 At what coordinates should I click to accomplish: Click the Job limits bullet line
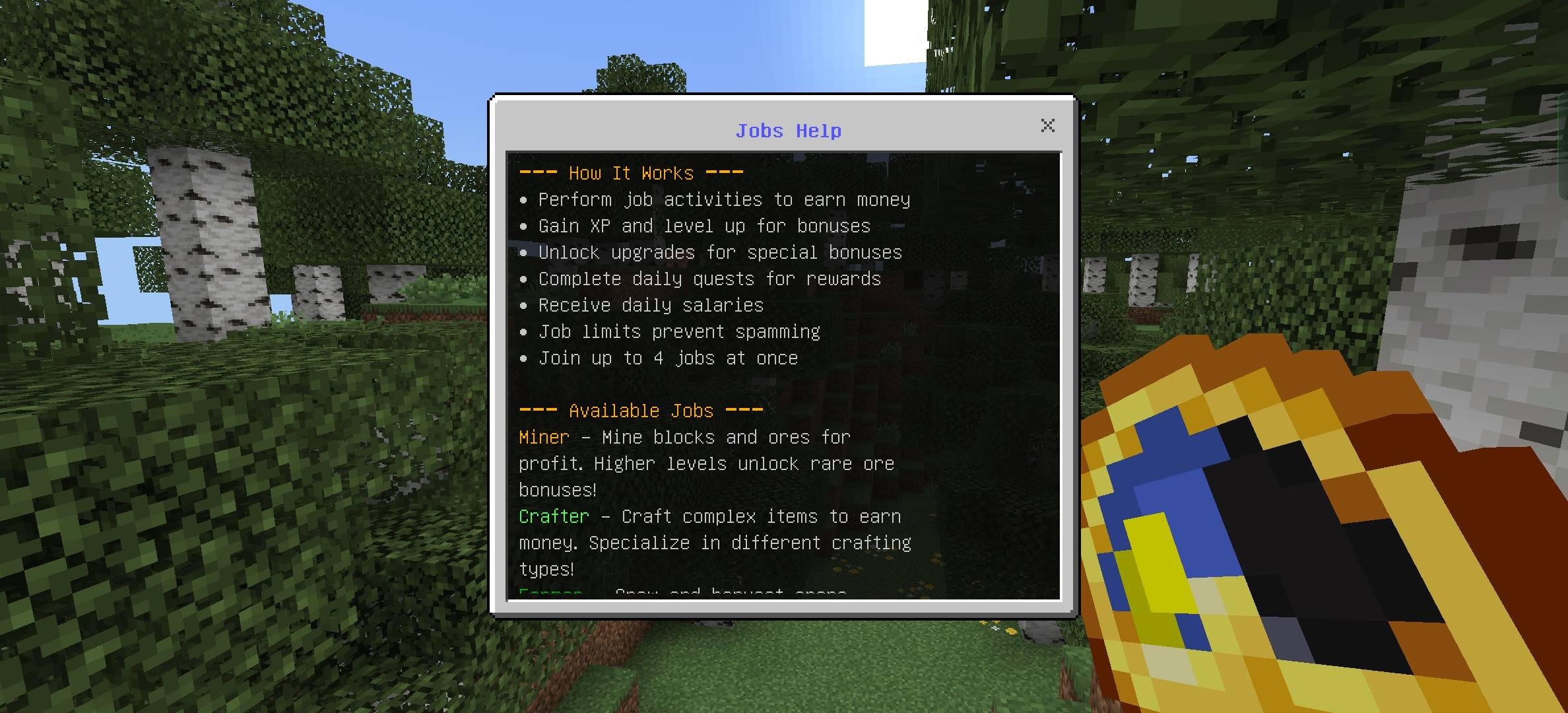coord(678,331)
